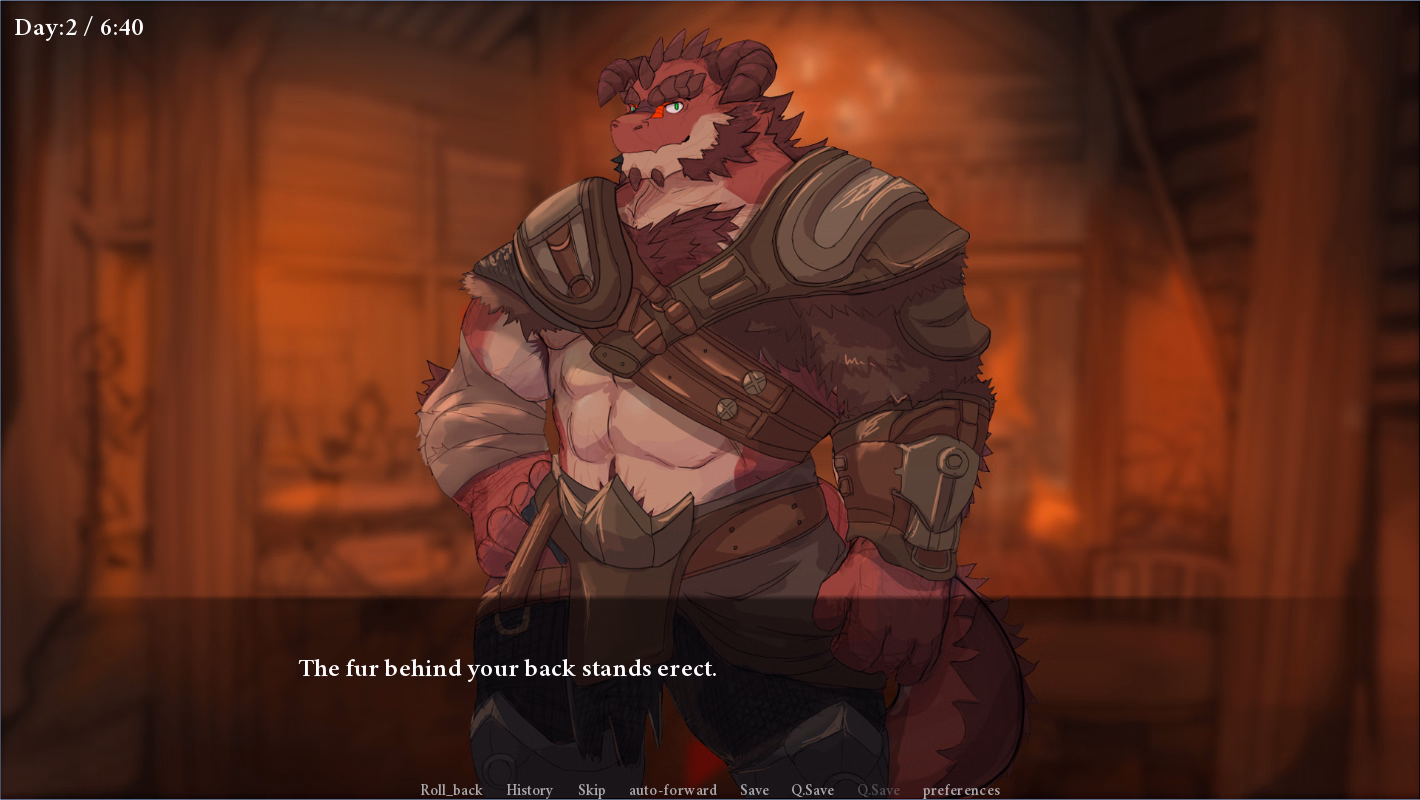Click Roll_back to rewind dialogue

click(x=450, y=790)
